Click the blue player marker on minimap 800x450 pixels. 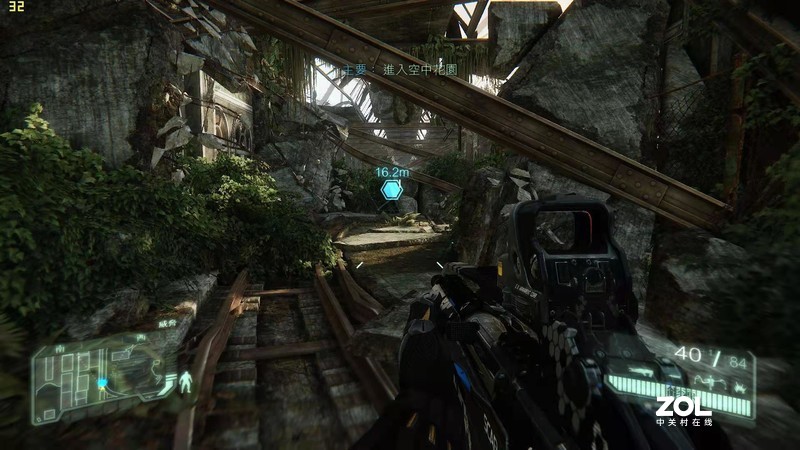101,382
